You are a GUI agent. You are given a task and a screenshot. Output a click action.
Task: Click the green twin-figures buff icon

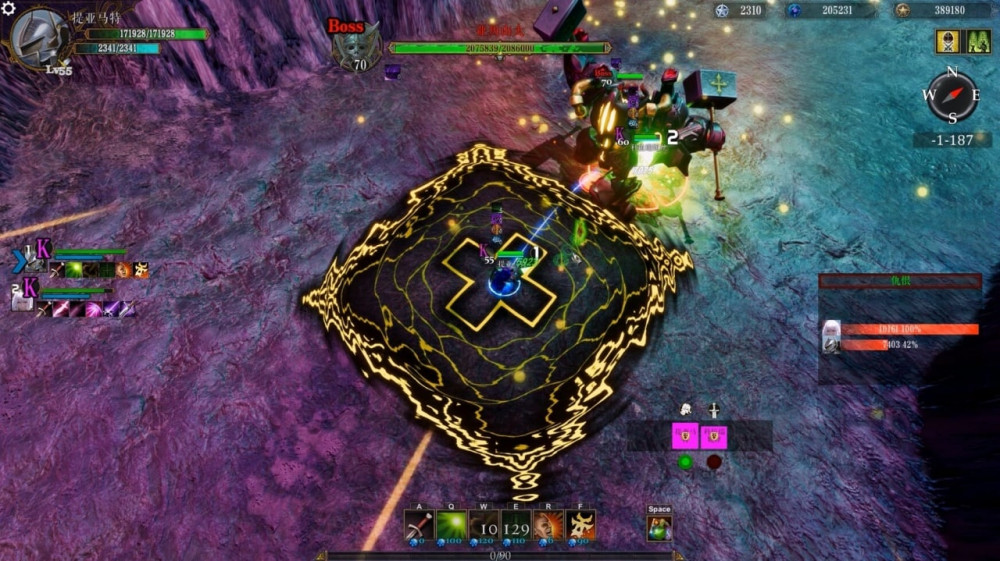point(977,41)
